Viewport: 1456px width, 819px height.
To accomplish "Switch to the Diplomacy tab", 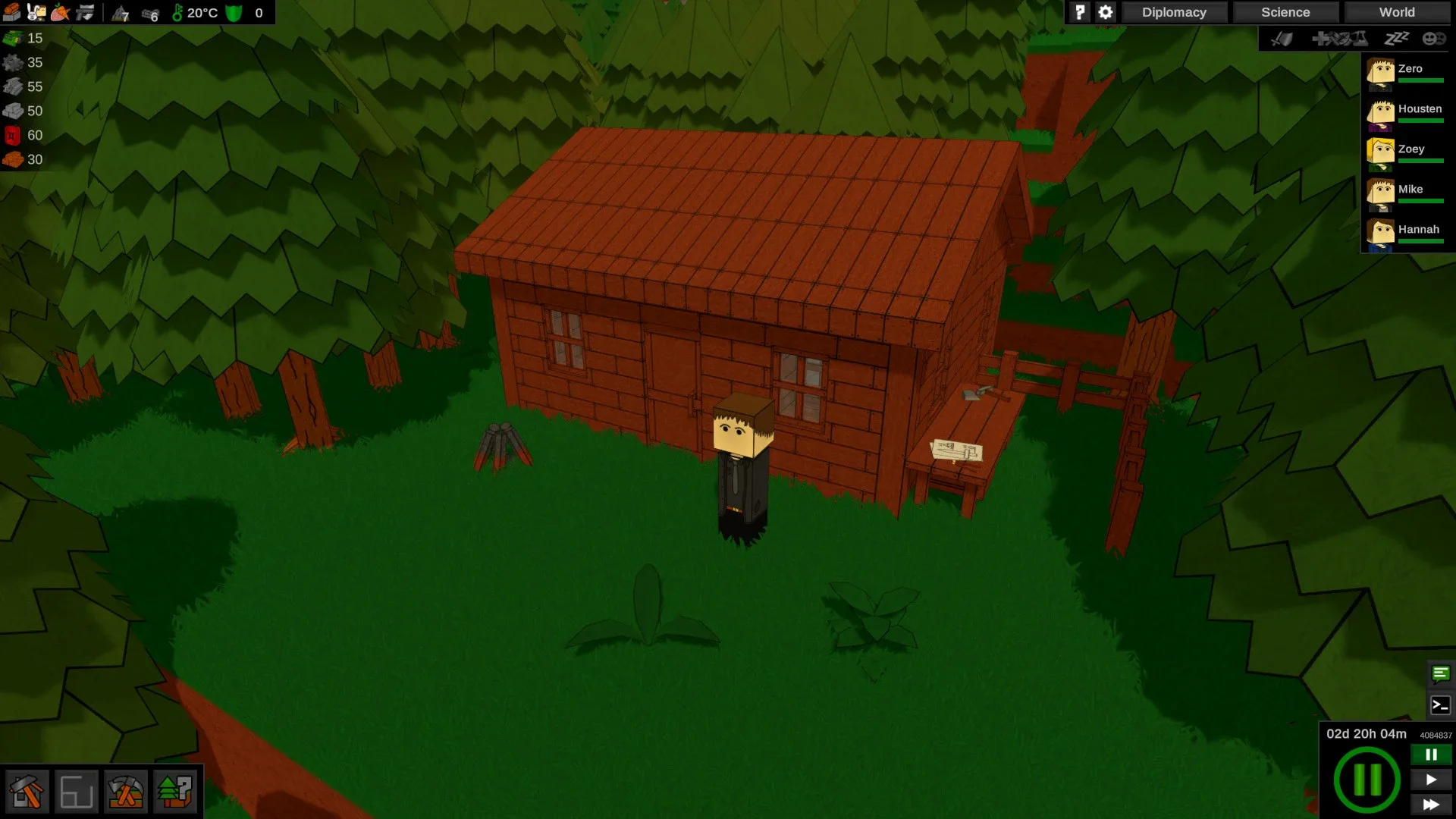I will pyautogui.click(x=1175, y=12).
